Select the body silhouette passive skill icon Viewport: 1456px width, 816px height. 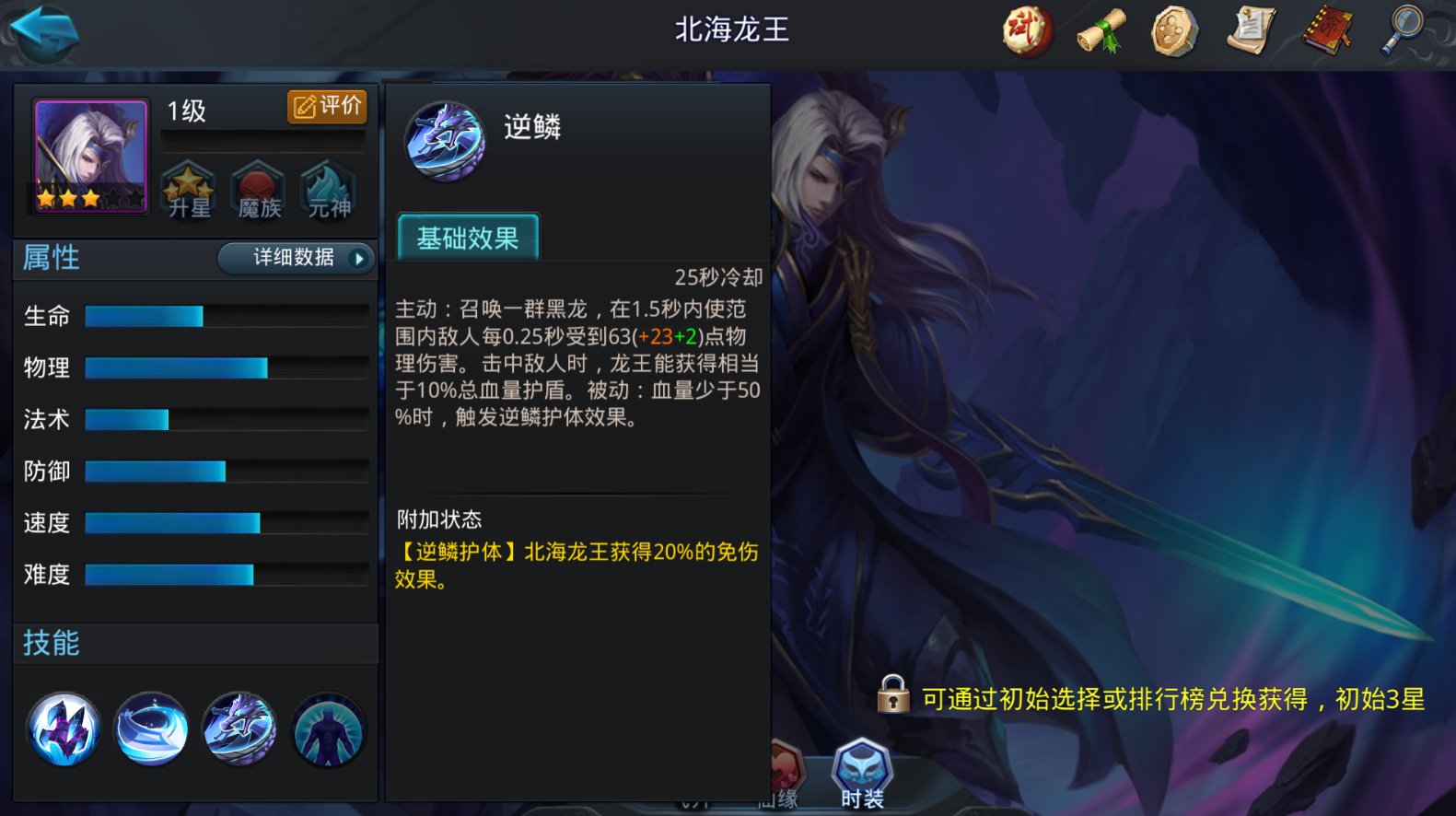click(x=328, y=730)
